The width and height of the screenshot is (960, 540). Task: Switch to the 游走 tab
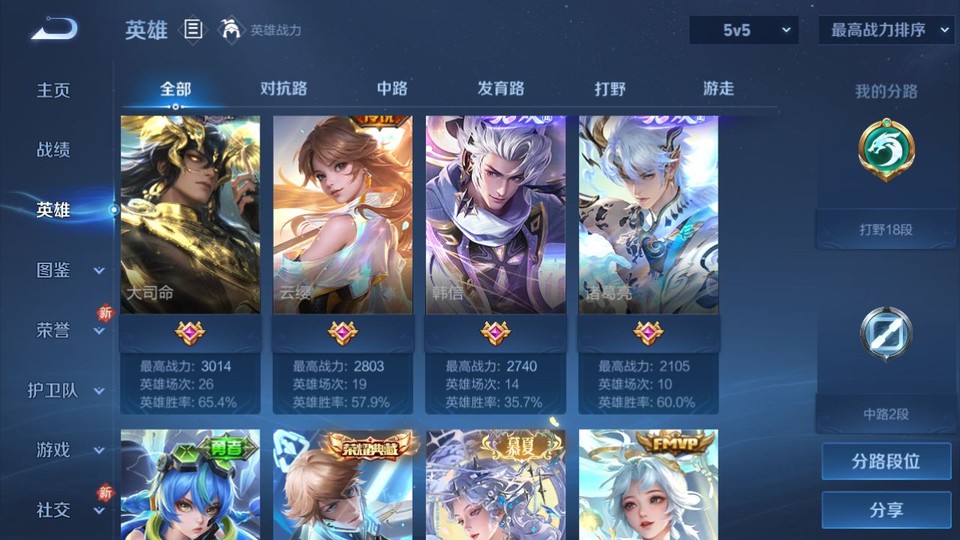pyautogui.click(x=718, y=89)
